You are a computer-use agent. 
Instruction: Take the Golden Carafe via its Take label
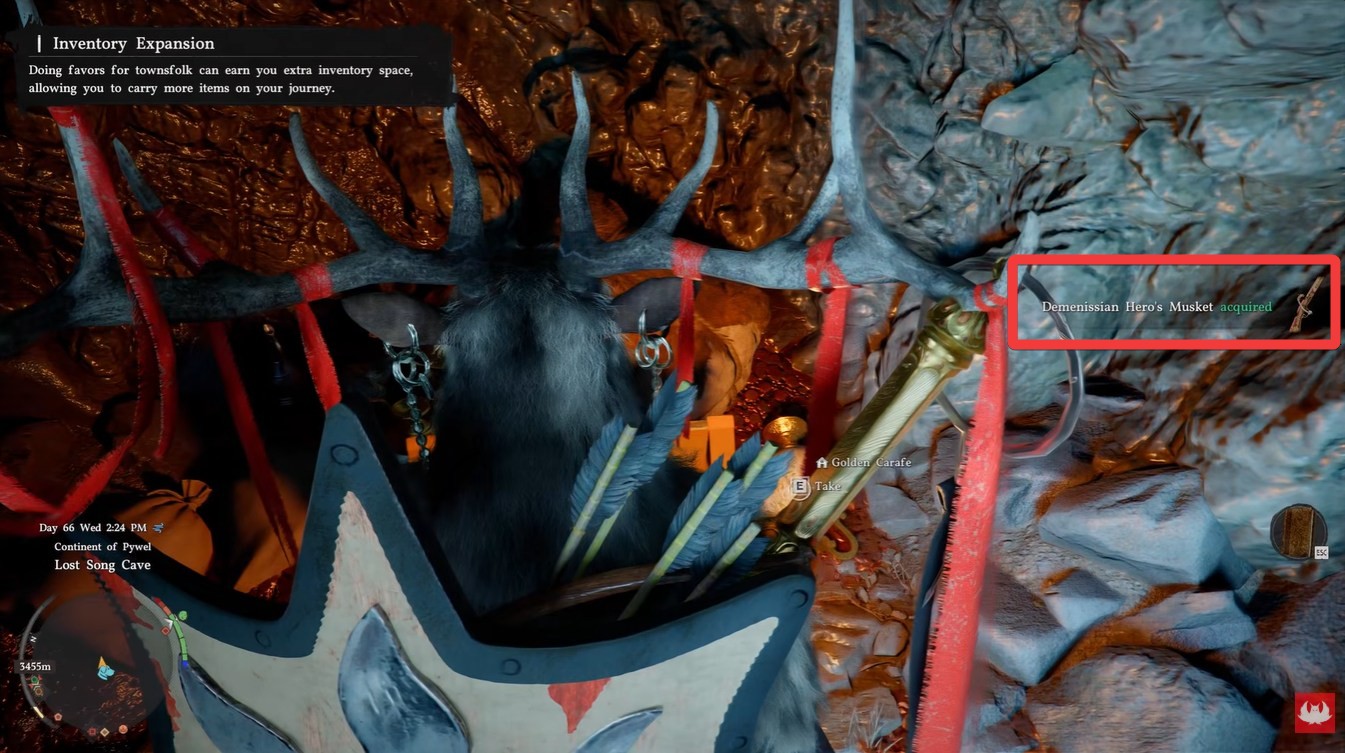pyautogui.click(x=828, y=487)
